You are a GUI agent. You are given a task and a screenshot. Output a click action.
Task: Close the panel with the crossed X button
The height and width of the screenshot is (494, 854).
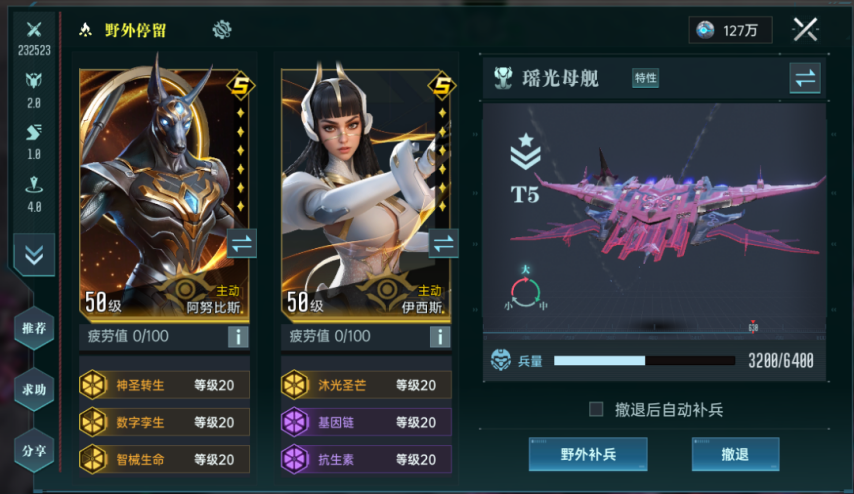[805, 30]
